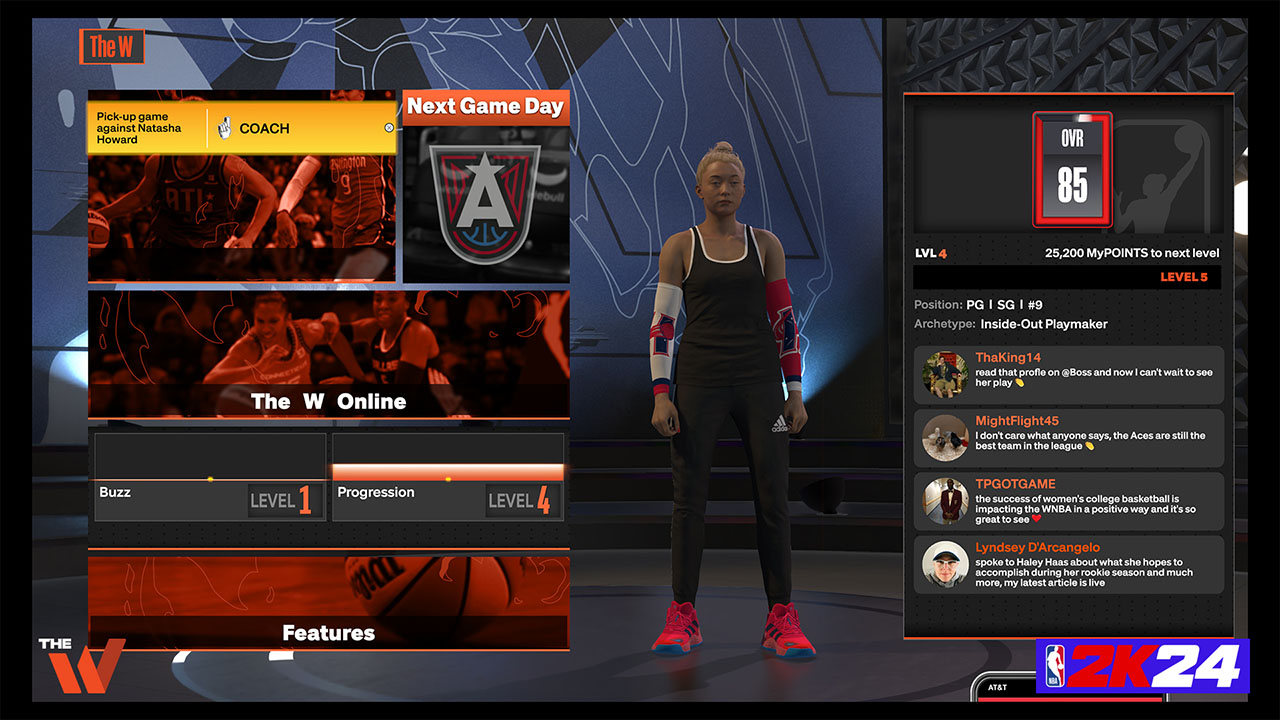
Task: Select The W banner at top left
Action: click(112, 46)
